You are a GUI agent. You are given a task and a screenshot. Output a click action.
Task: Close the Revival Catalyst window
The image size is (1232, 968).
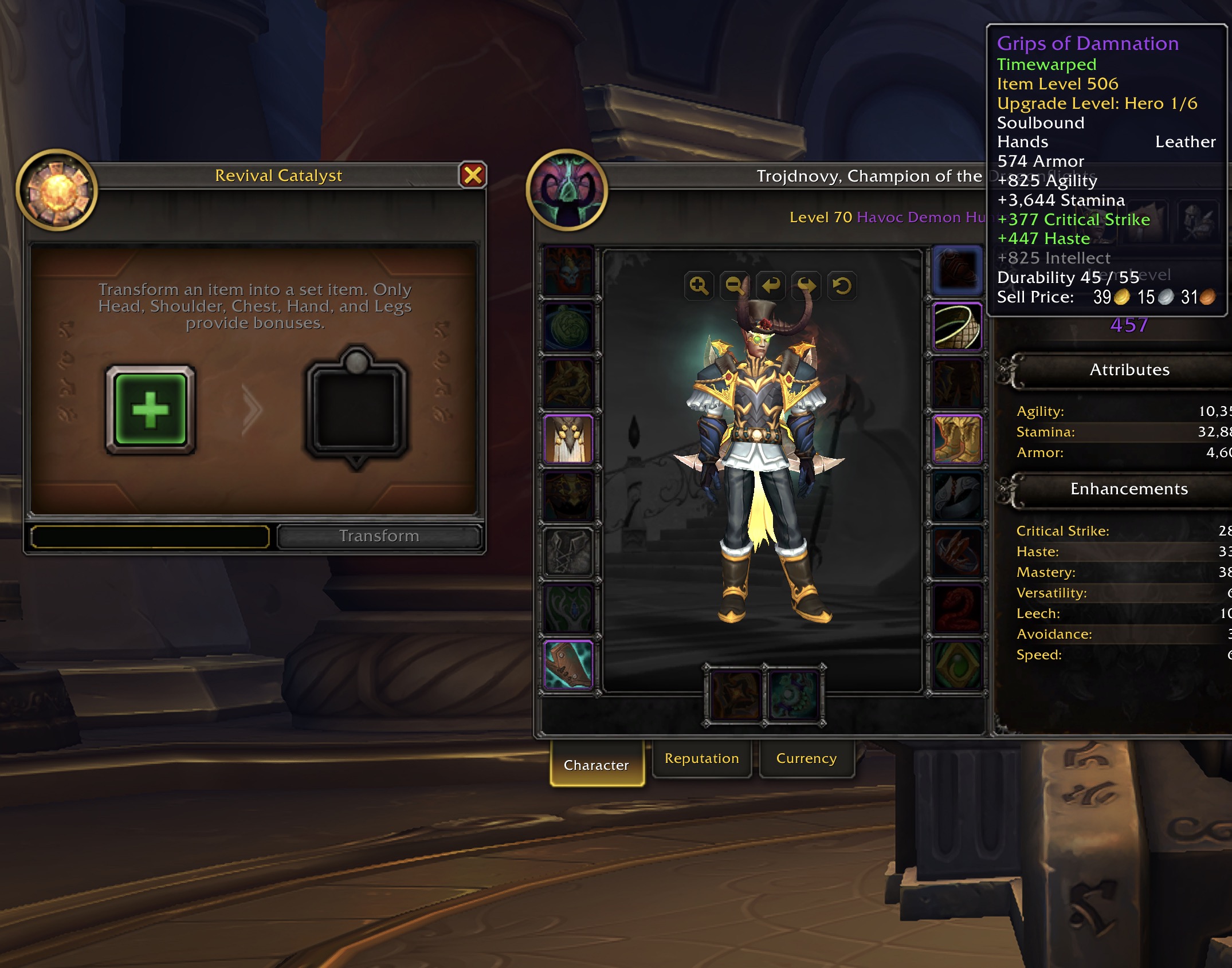(473, 175)
